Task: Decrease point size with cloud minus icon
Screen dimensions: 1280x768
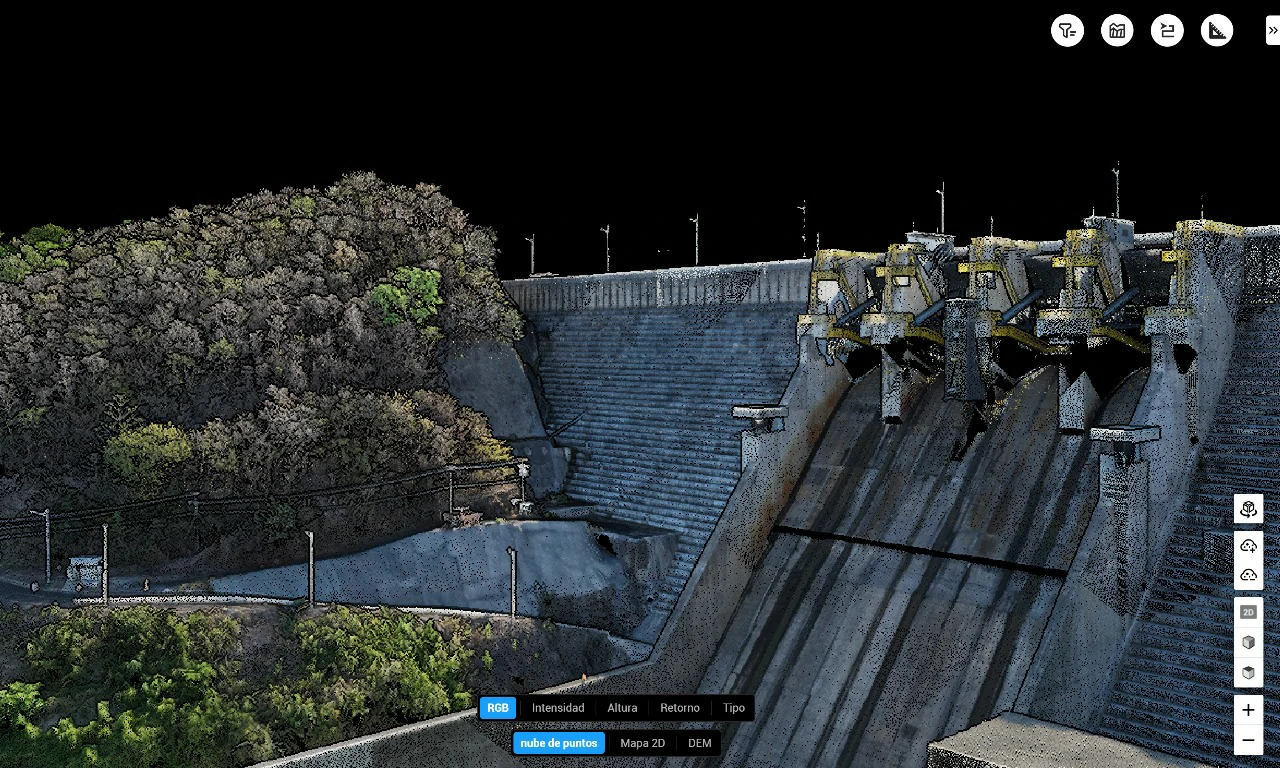Action: [x=1248, y=575]
